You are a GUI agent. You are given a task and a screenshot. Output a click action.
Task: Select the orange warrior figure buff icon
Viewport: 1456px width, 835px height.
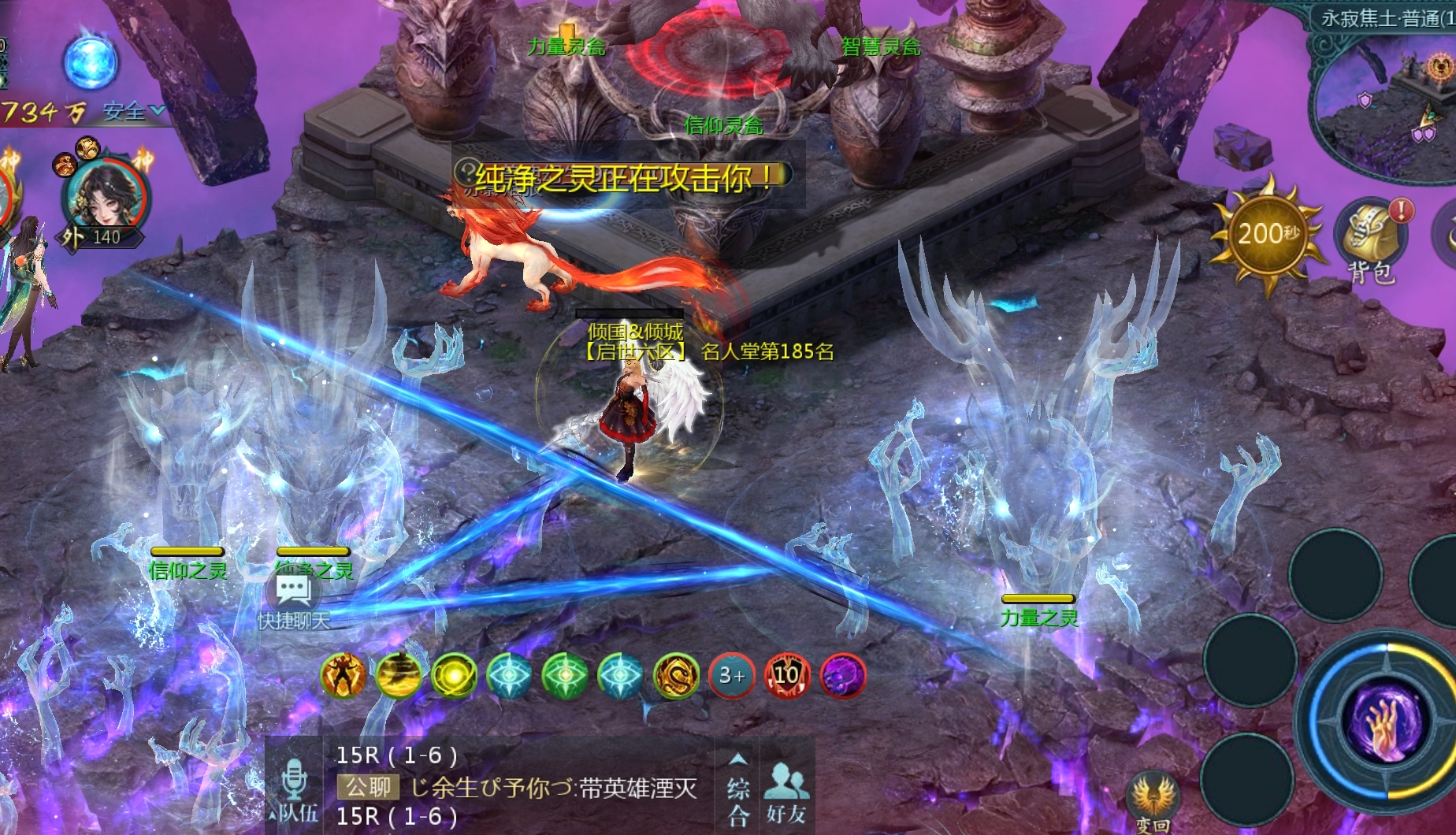coord(344,675)
